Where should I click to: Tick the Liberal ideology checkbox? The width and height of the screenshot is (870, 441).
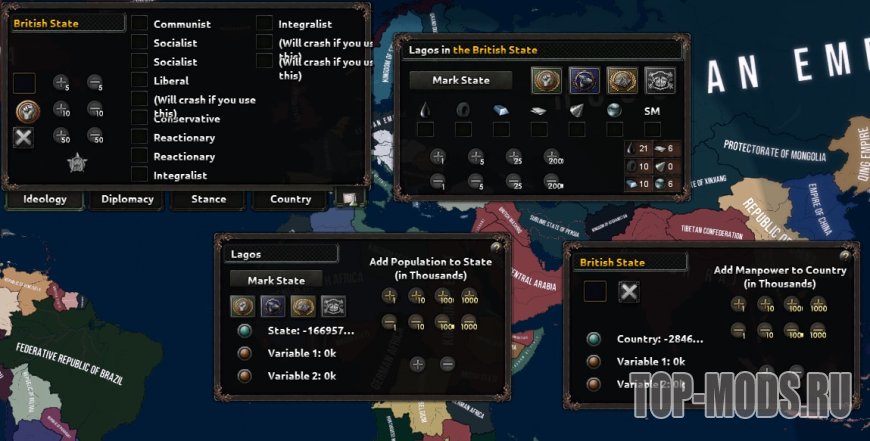139,80
